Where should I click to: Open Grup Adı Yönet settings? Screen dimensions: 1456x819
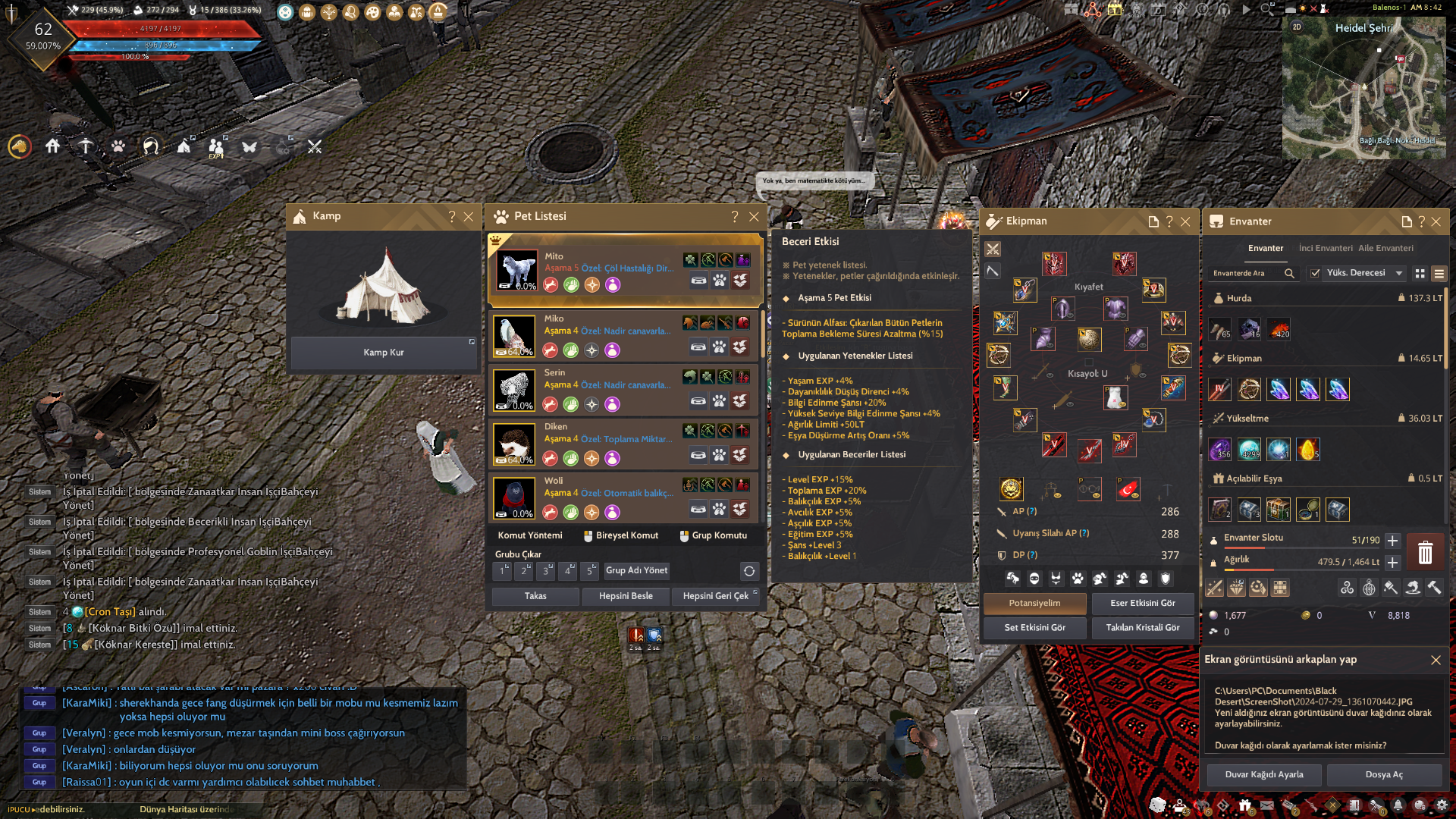(636, 570)
